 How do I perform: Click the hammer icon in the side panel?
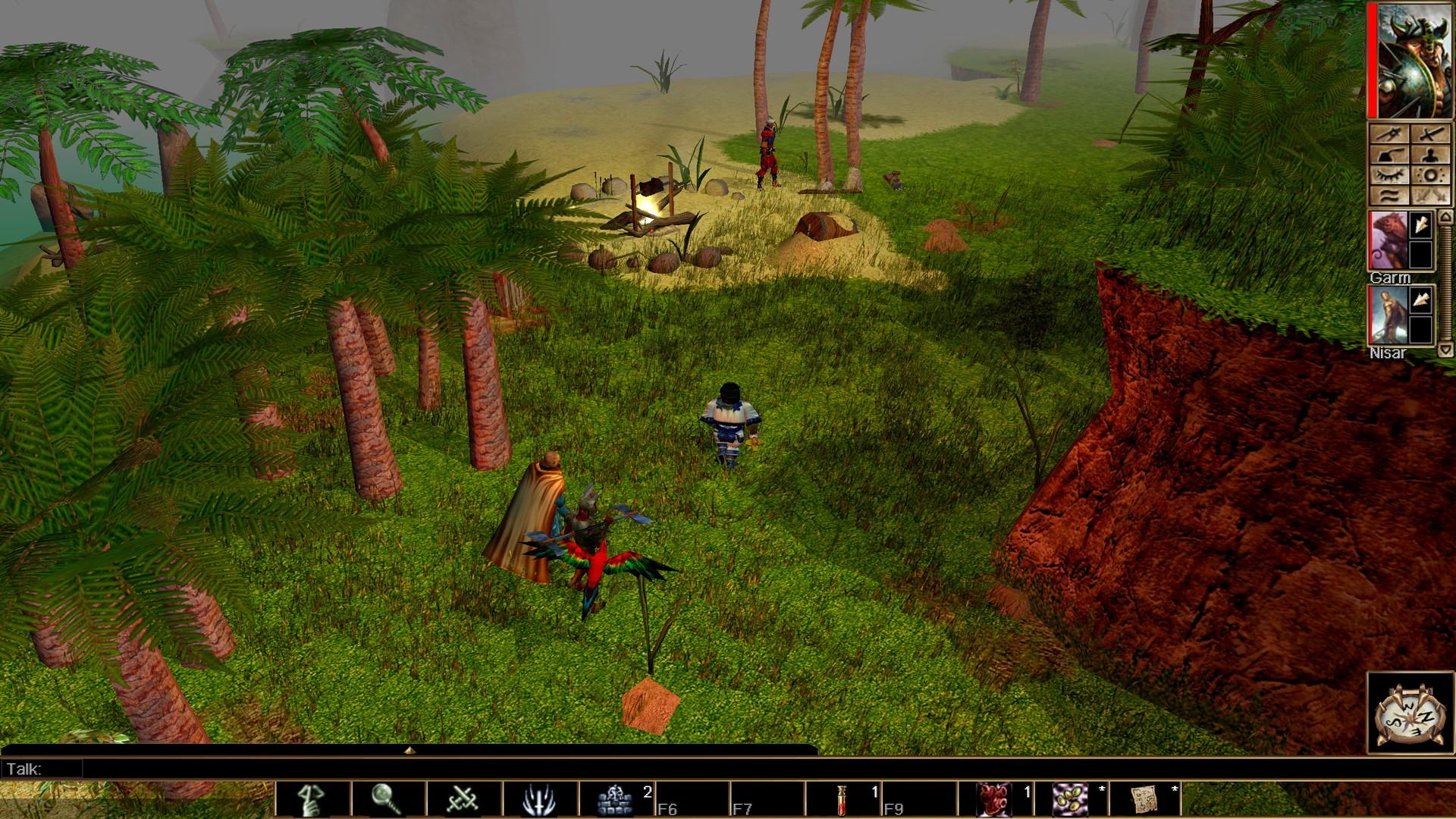click(x=1389, y=155)
